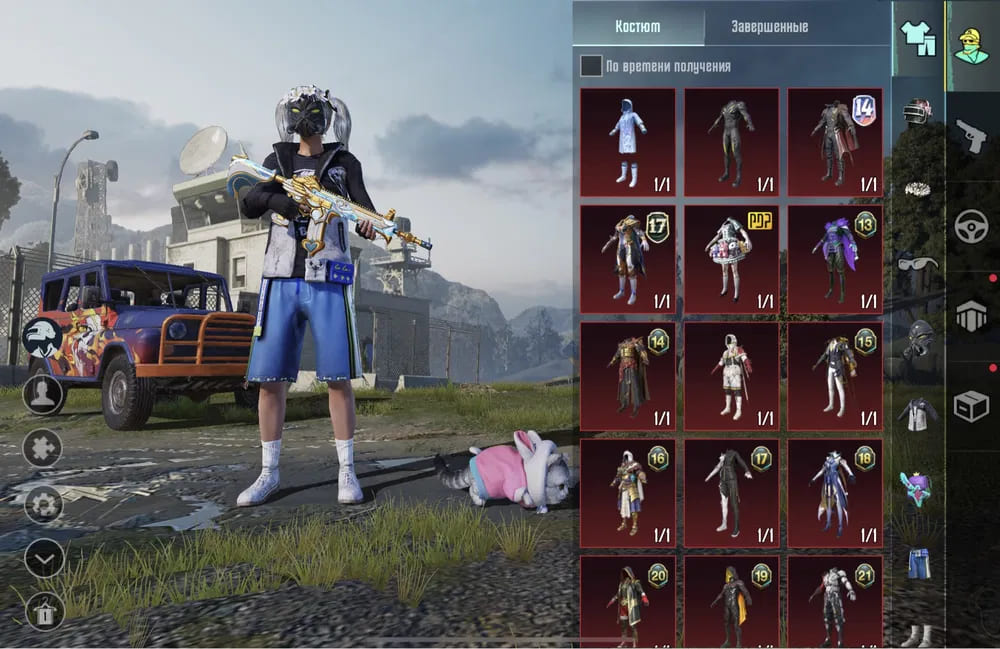Switch to the Костюм tab

[x=637, y=27]
